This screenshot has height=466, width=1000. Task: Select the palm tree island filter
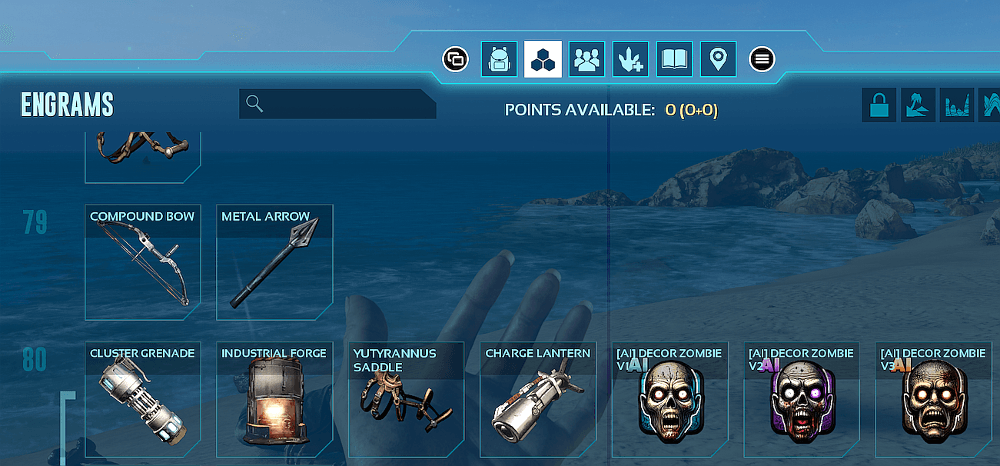[x=919, y=105]
